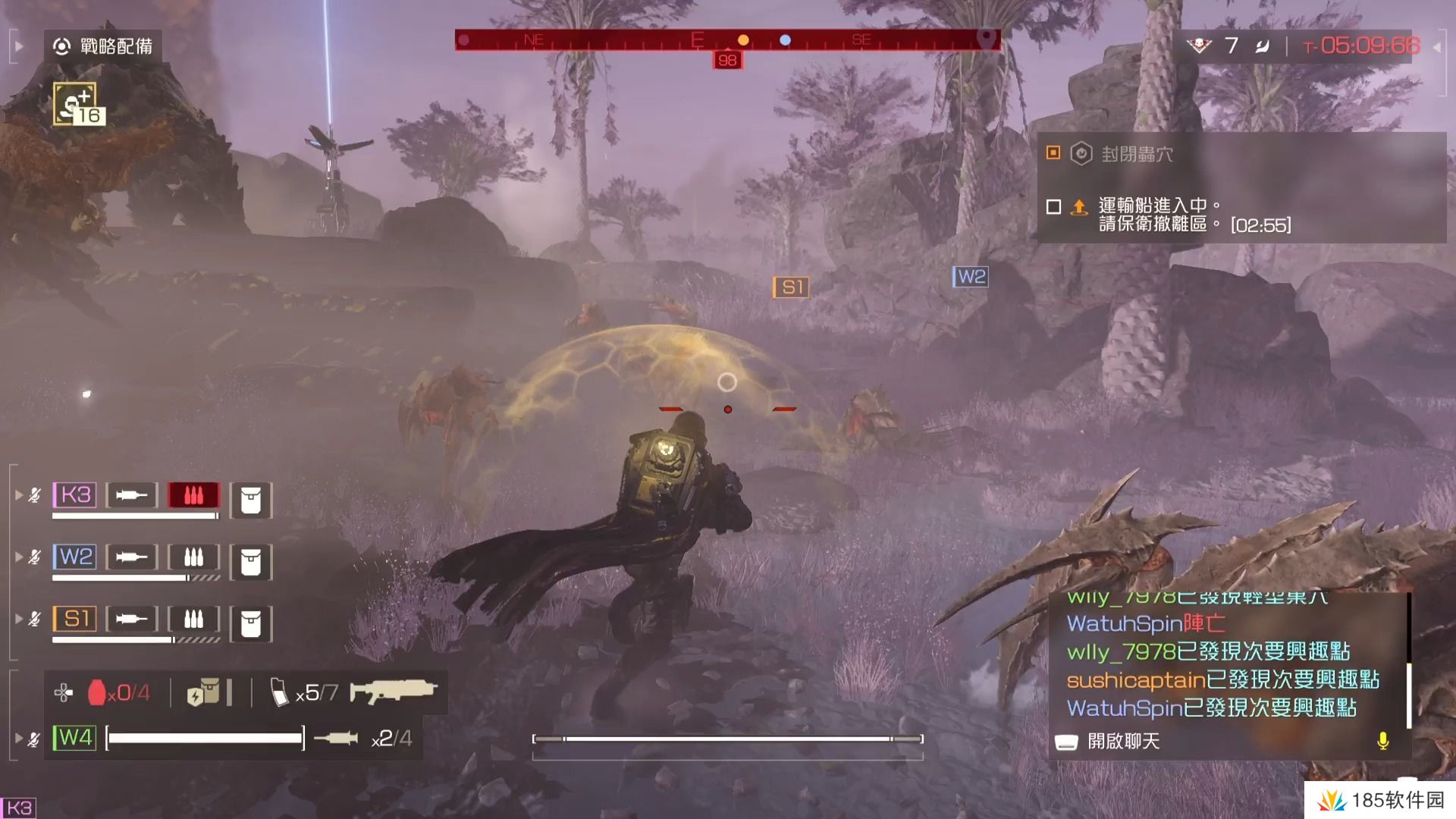The image size is (1456, 819).
Task: Check the 運輸船進入中 objective checkbox
Action: (1054, 207)
